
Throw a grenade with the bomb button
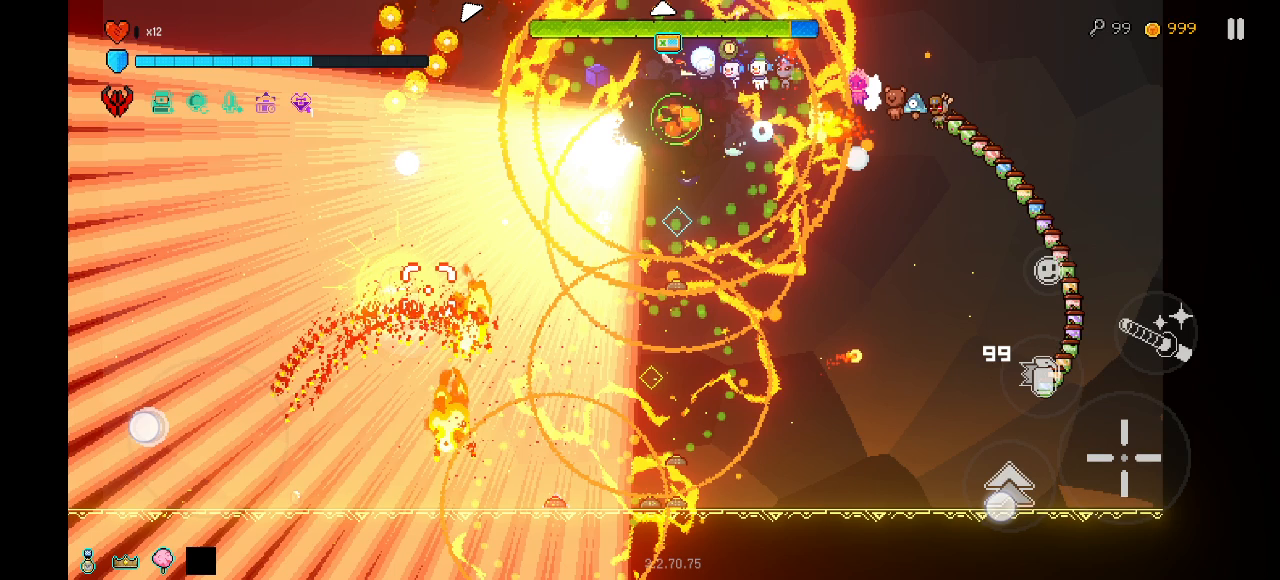click(x=1041, y=377)
